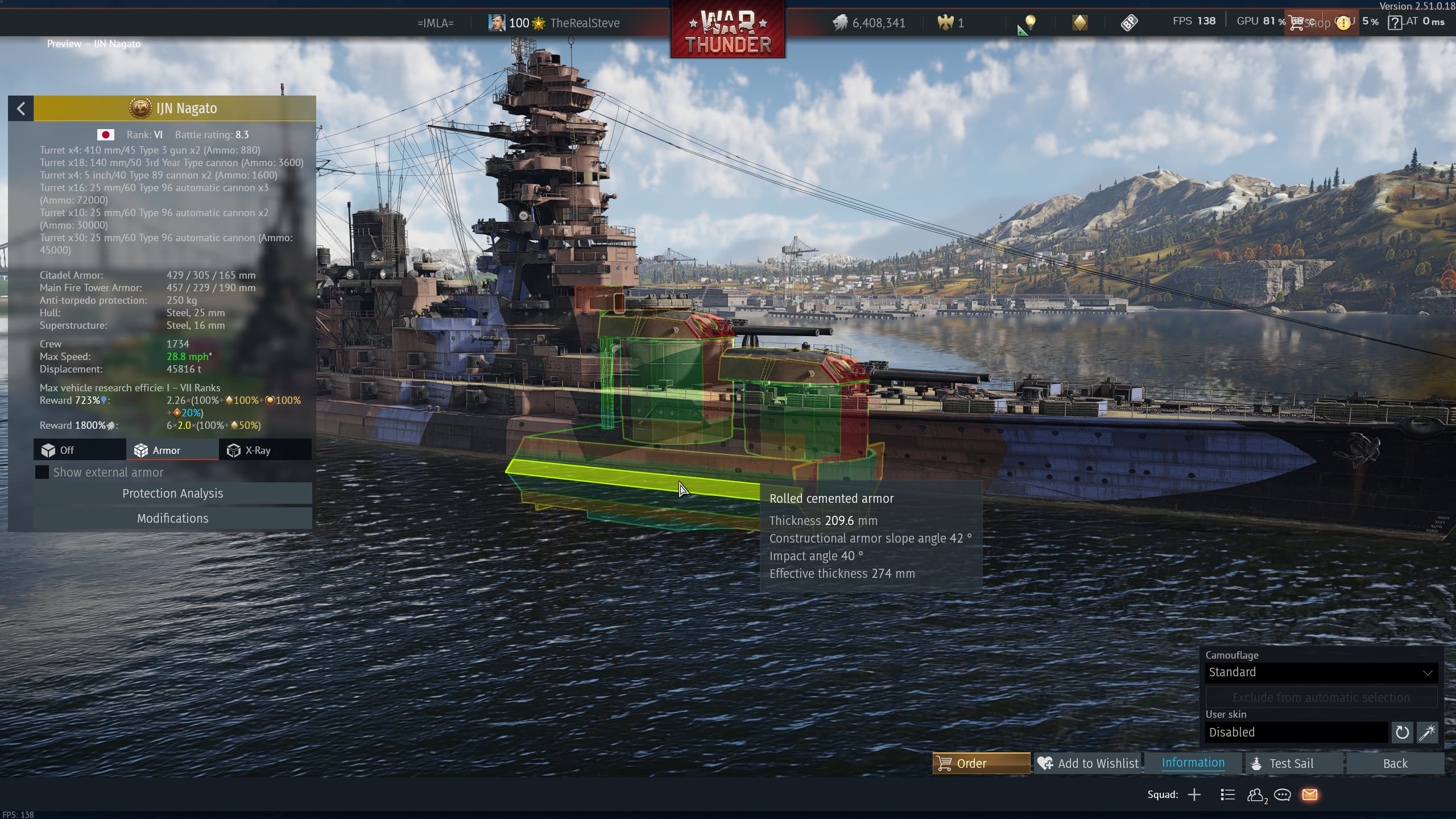
Task: Click the magic wand skin button
Action: pyautogui.click(x=1428, y=732)
